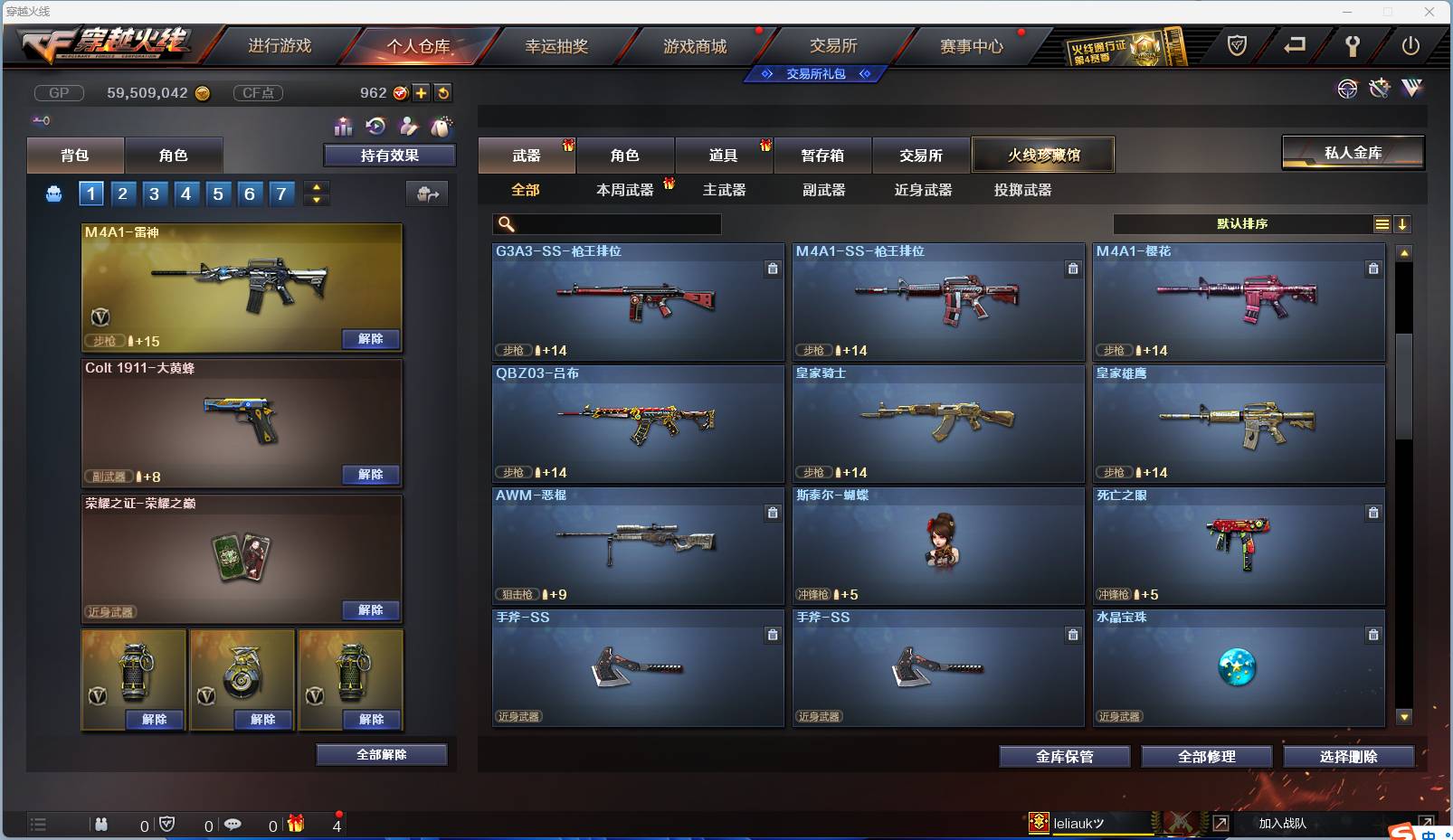Toggle the 持有效果 effects panel

pyautogui.click(x=389, y=155)
